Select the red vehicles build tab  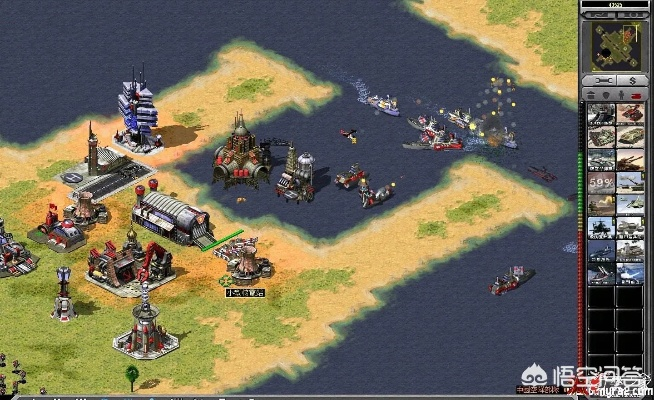[636, 94]
